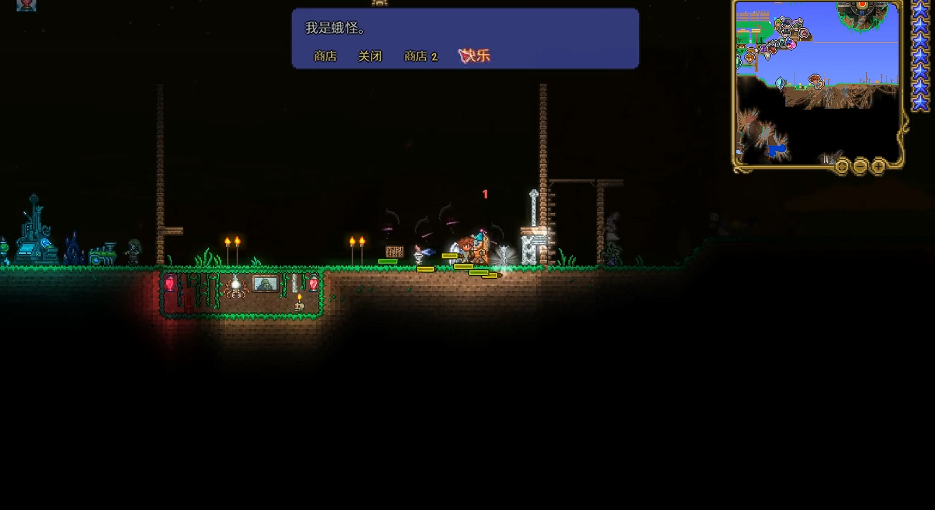Zoom in the minimap with plus button
Image resolution: width=935 pixels, height=510 pixels.
coord(878,166)
